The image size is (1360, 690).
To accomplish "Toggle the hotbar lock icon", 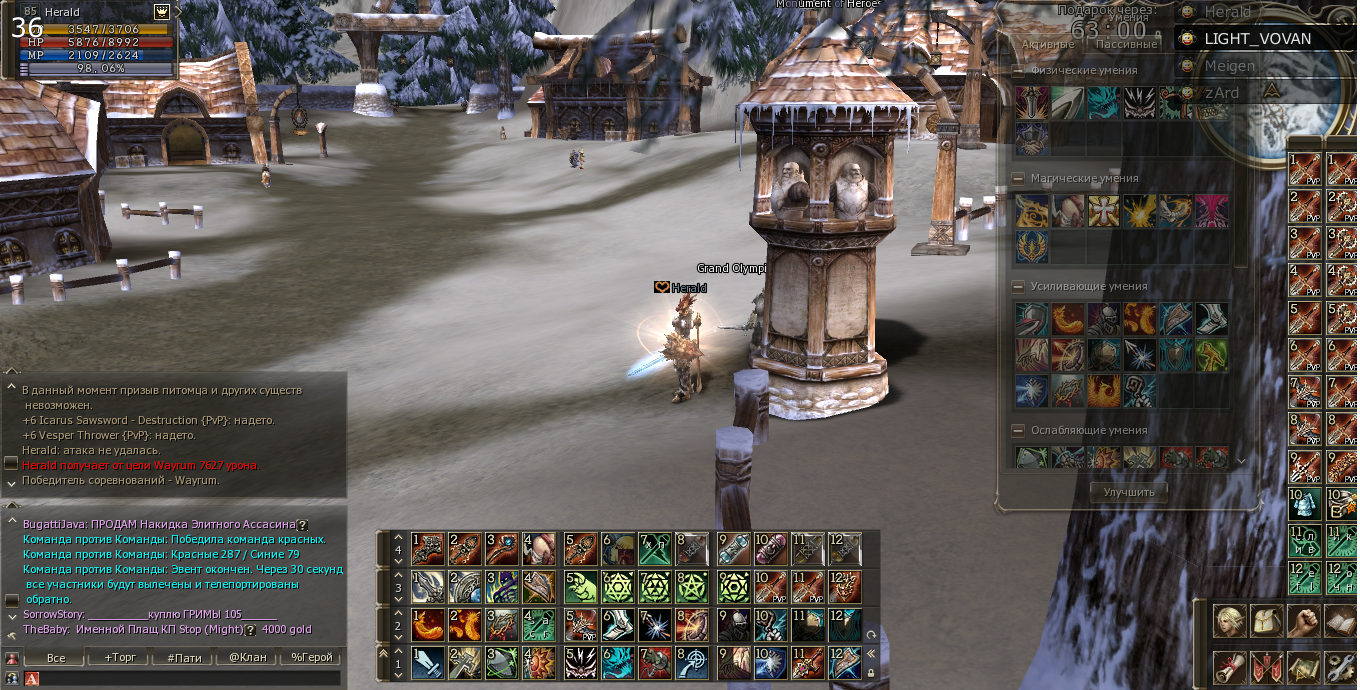I will (x=870, y=672).
